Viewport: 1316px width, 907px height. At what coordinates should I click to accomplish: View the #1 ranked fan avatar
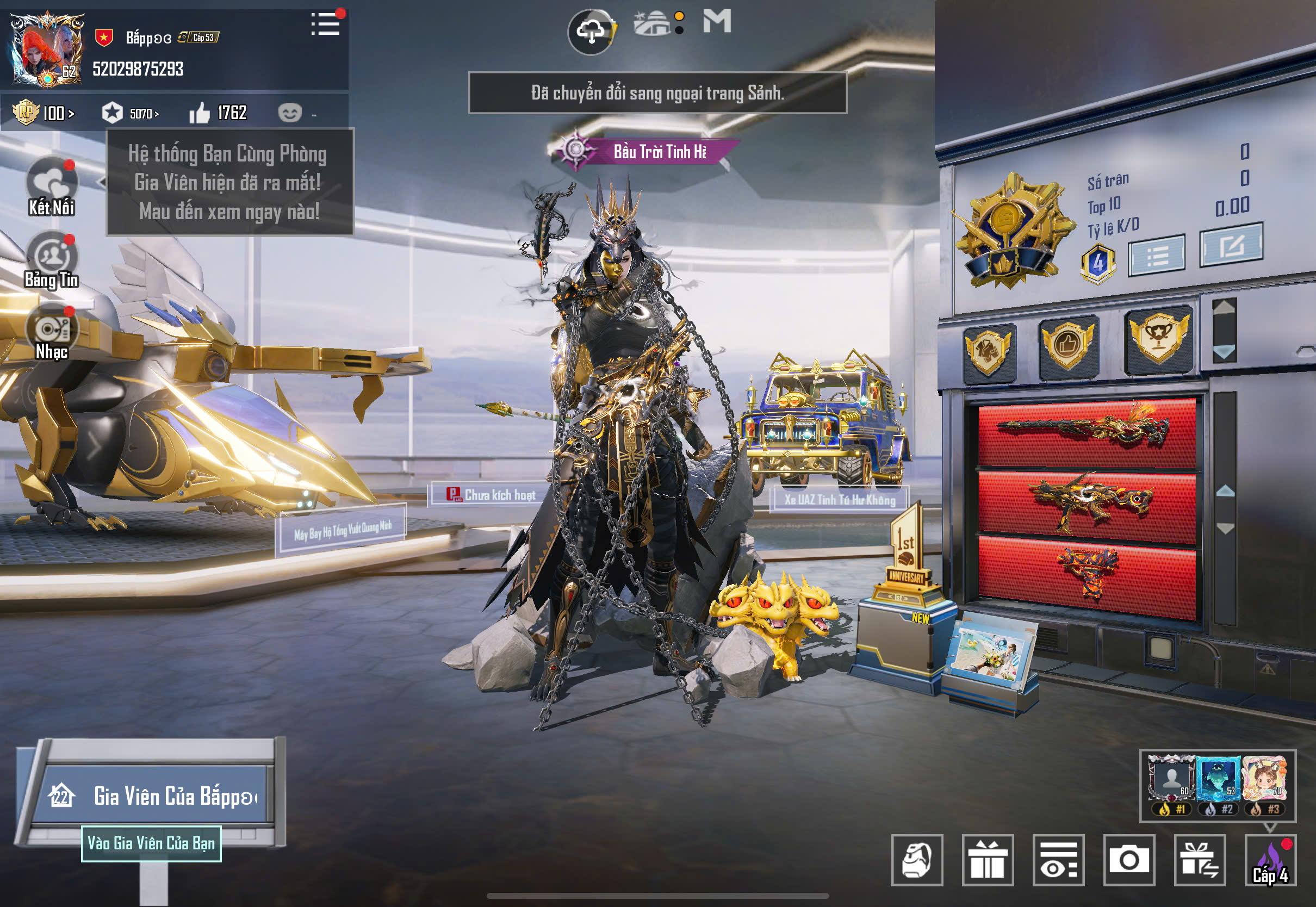tap(1171, 779)
